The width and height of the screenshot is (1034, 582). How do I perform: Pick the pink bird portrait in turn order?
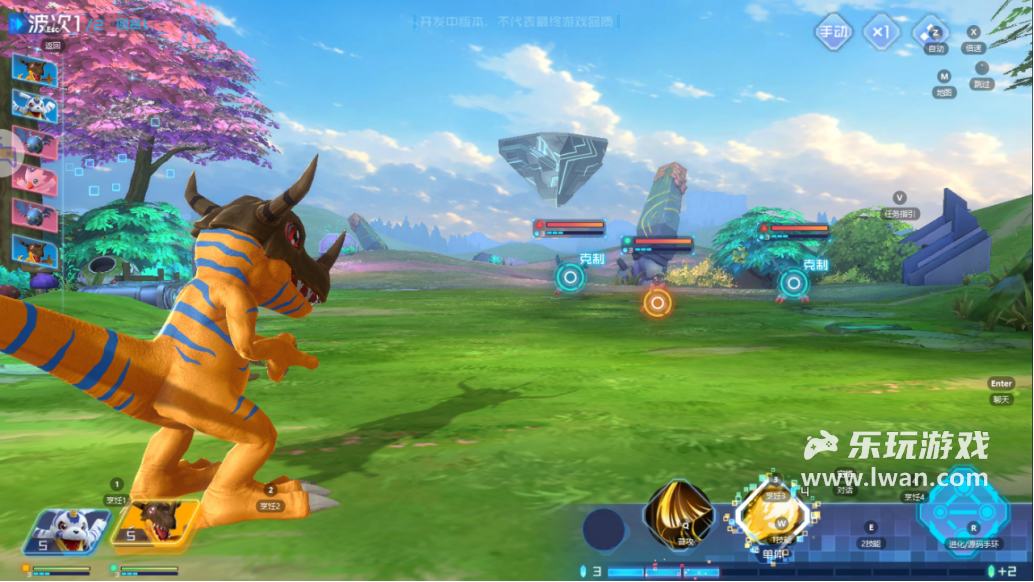[x=33, y=178]
